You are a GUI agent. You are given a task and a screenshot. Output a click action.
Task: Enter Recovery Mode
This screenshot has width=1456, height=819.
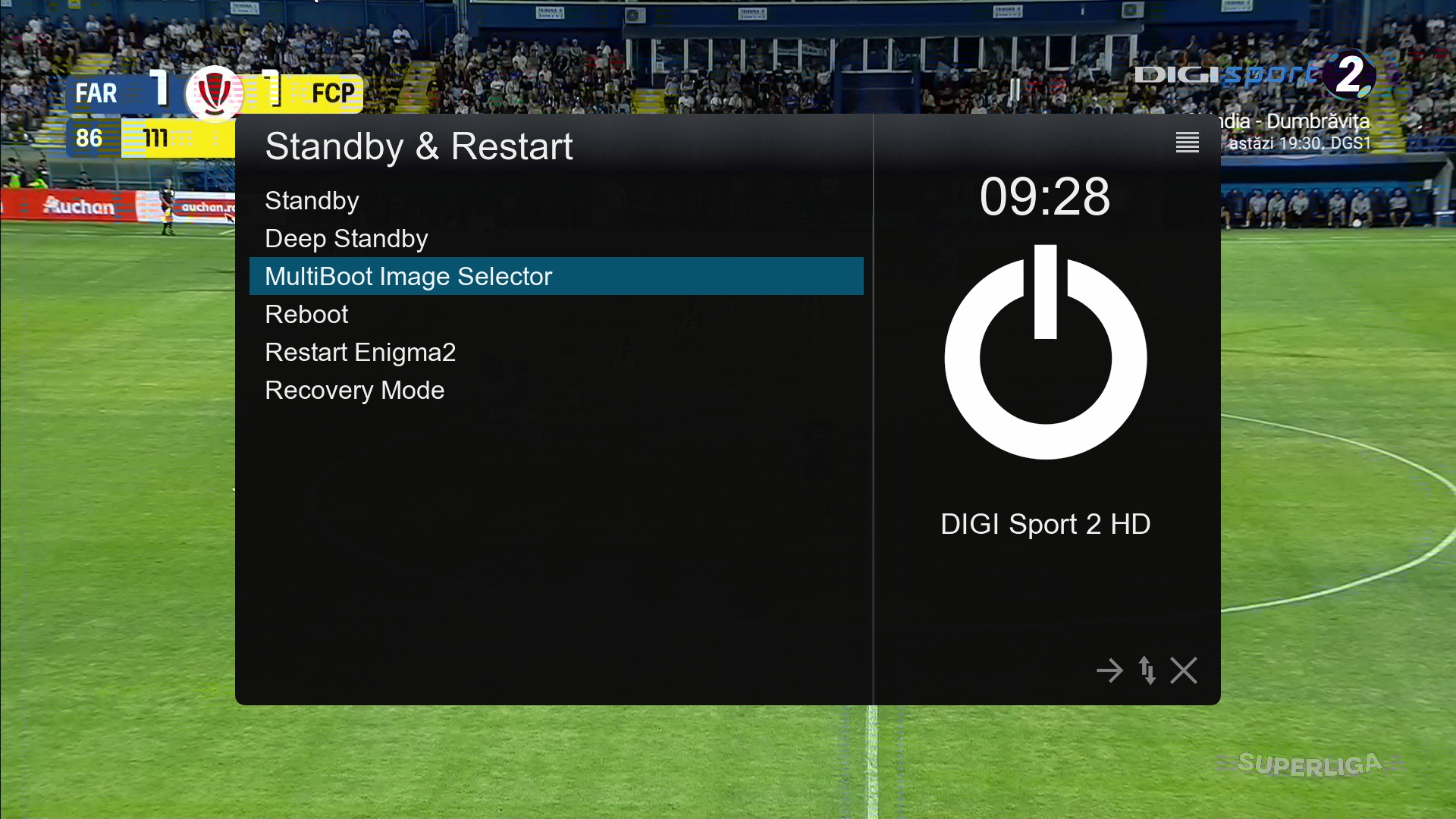pyautogui.click(x=354, y=391)
